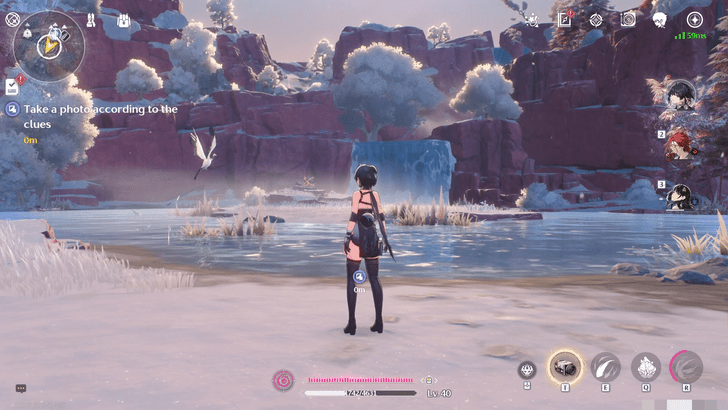728x410 pixels.
Task: Open the quest journal with red notification
Action: [x=564, y=19]
